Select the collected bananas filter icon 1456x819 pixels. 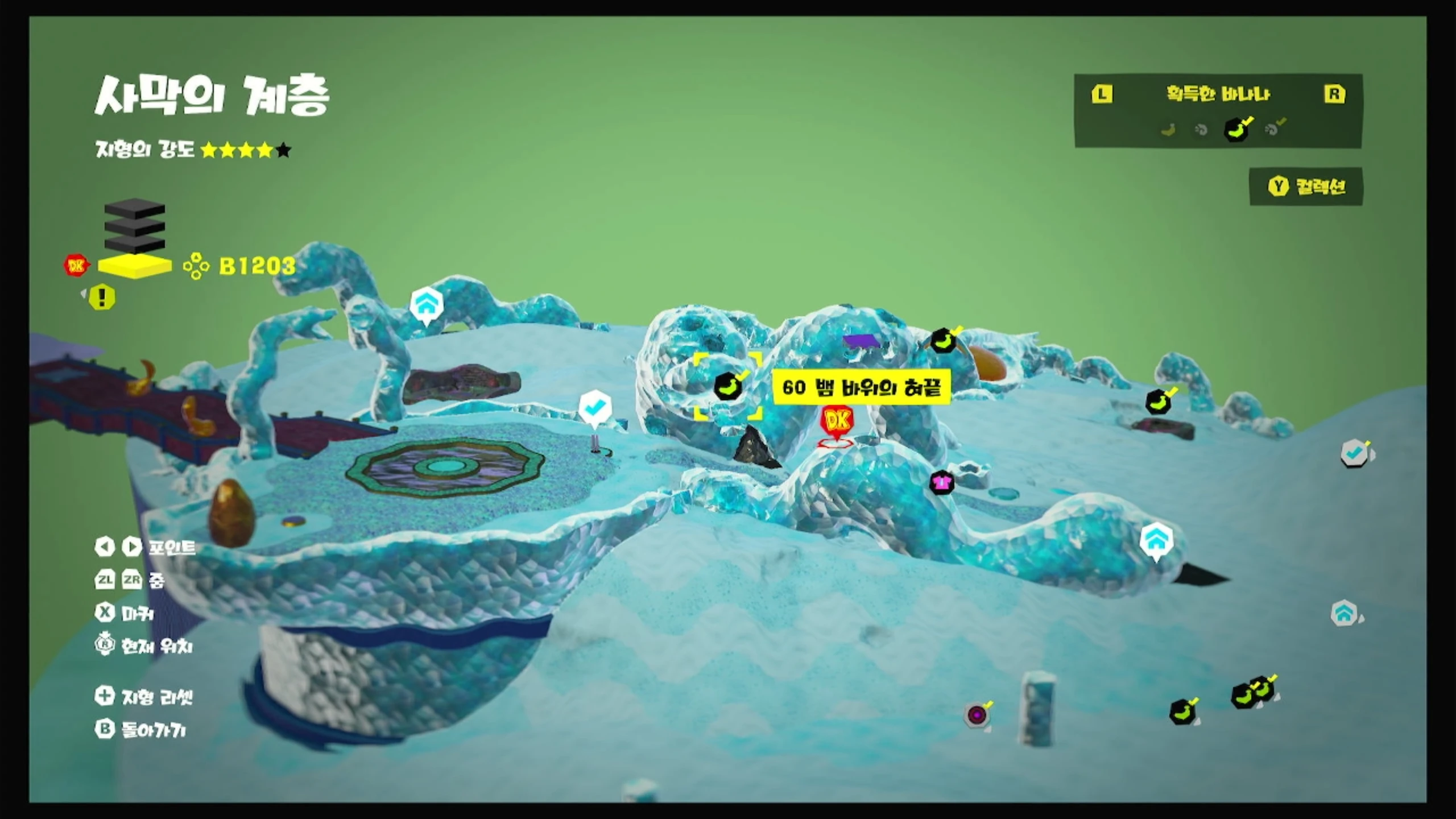1236,130
